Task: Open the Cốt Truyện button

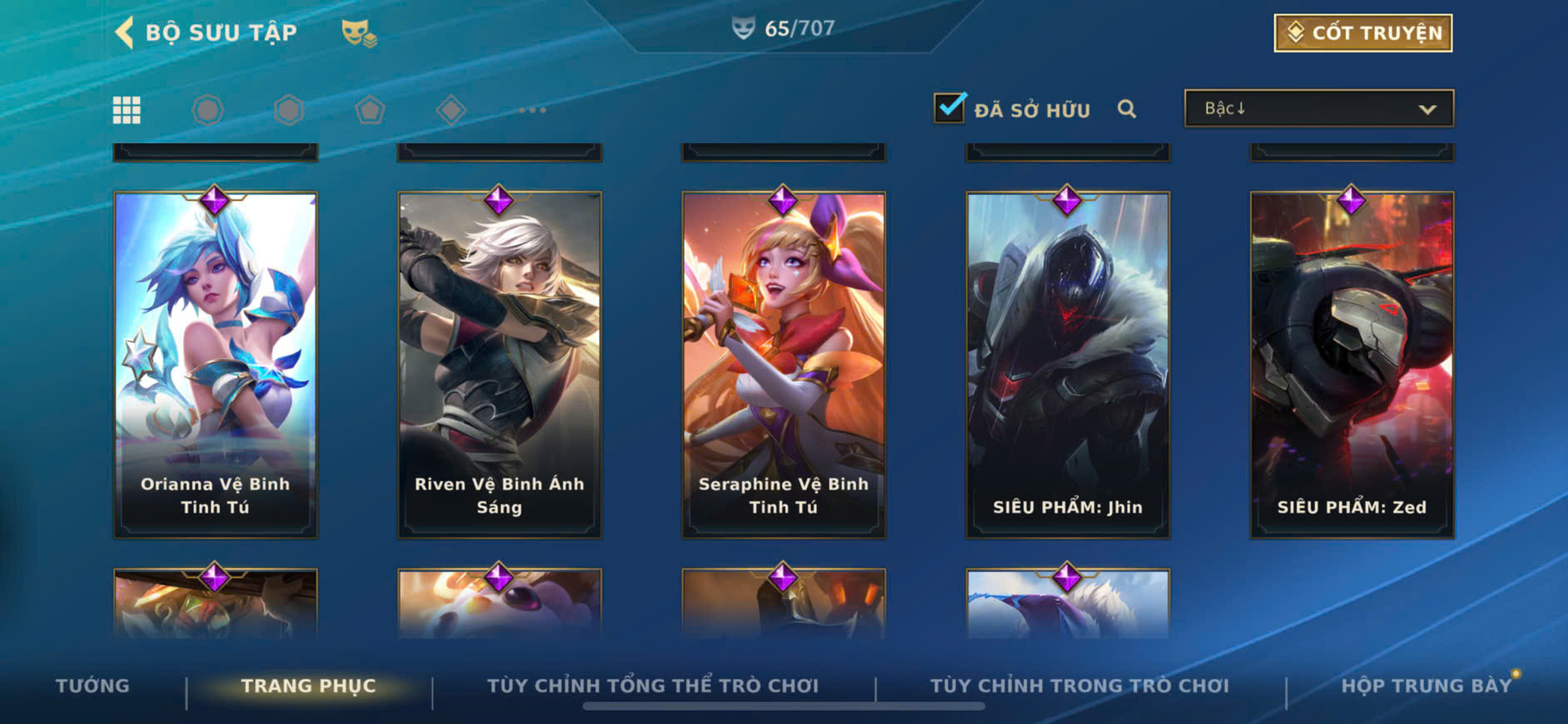Action: pyautogui.click(x=1362, y=33)
